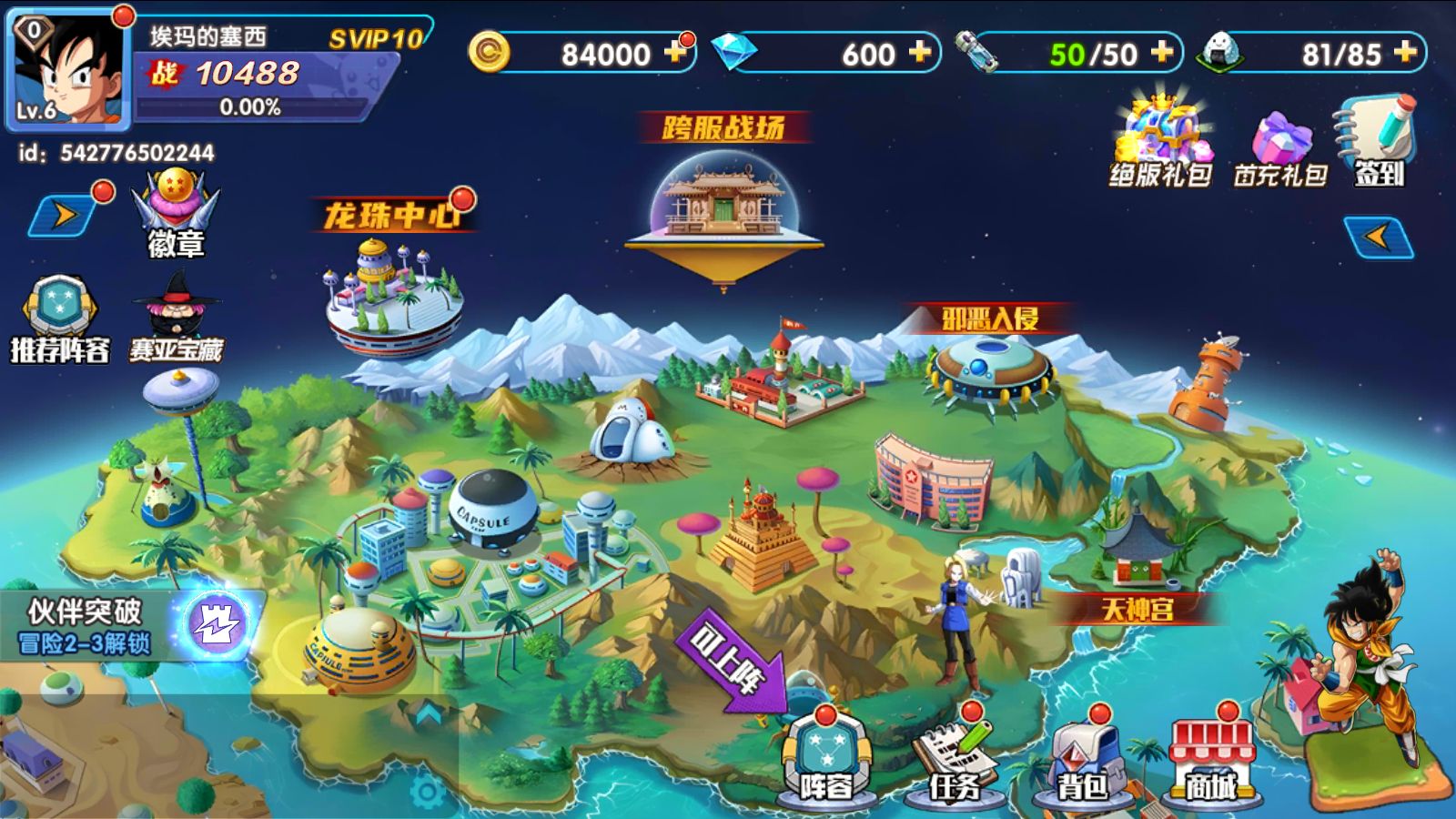Open the 签到 daily sign-in notebook
This screenshot has width=1456, height=819.
click(x=1378, y=141)
